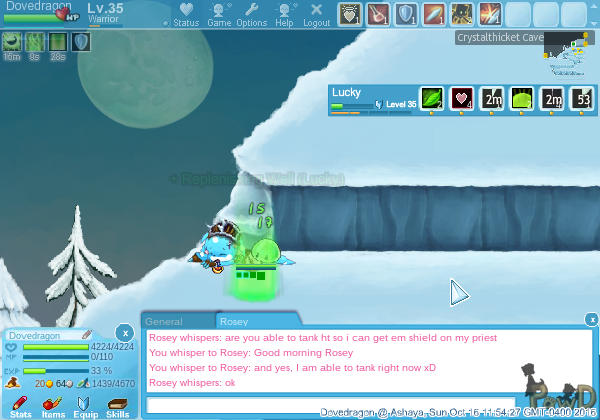Image resolution: width=600 pixels, height=420 pixels.
Task: Click the pencil icon beside Dovedragon's name
Action: point(87,334)
